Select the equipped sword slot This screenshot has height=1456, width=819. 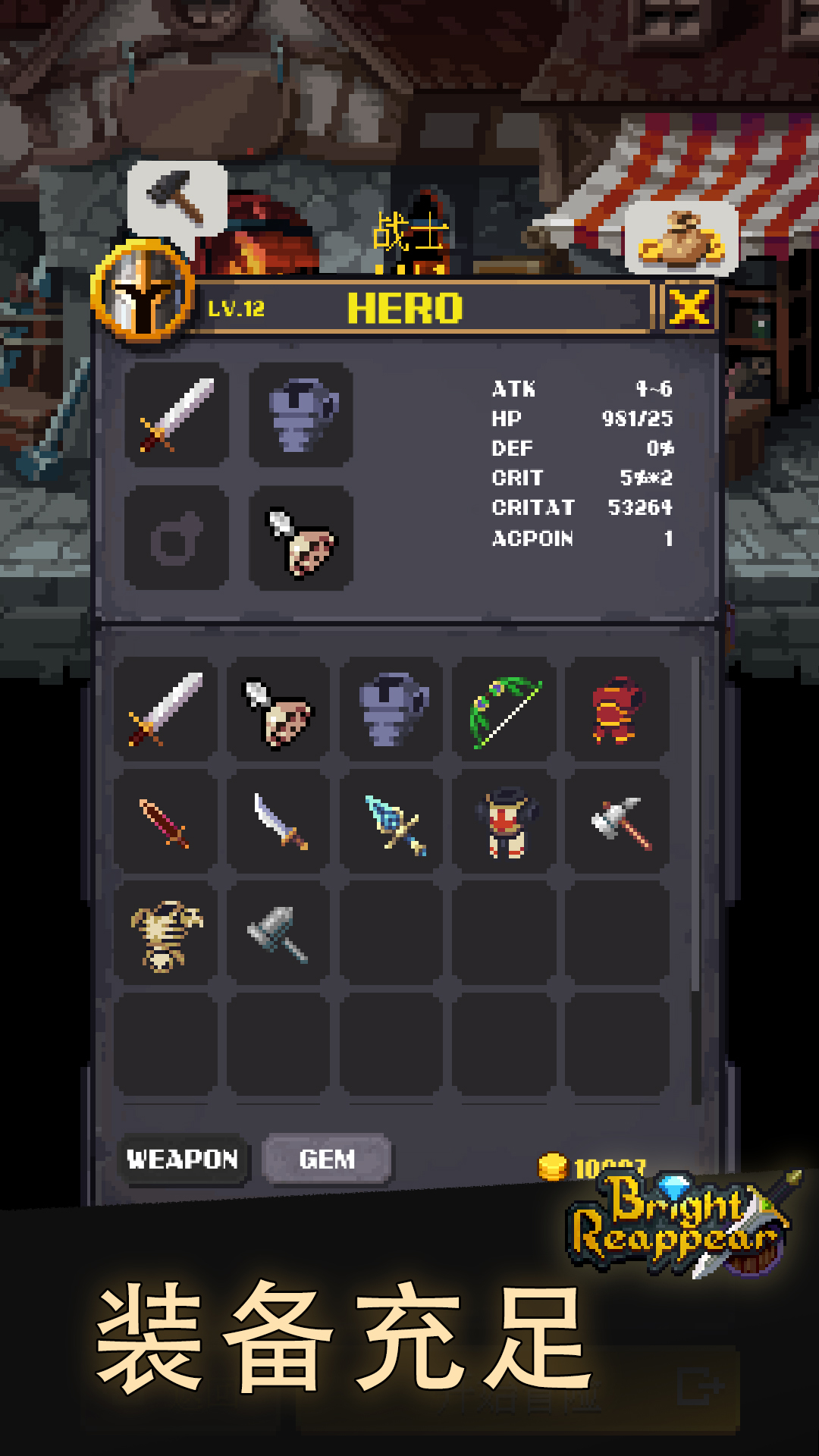pos(177,414)
